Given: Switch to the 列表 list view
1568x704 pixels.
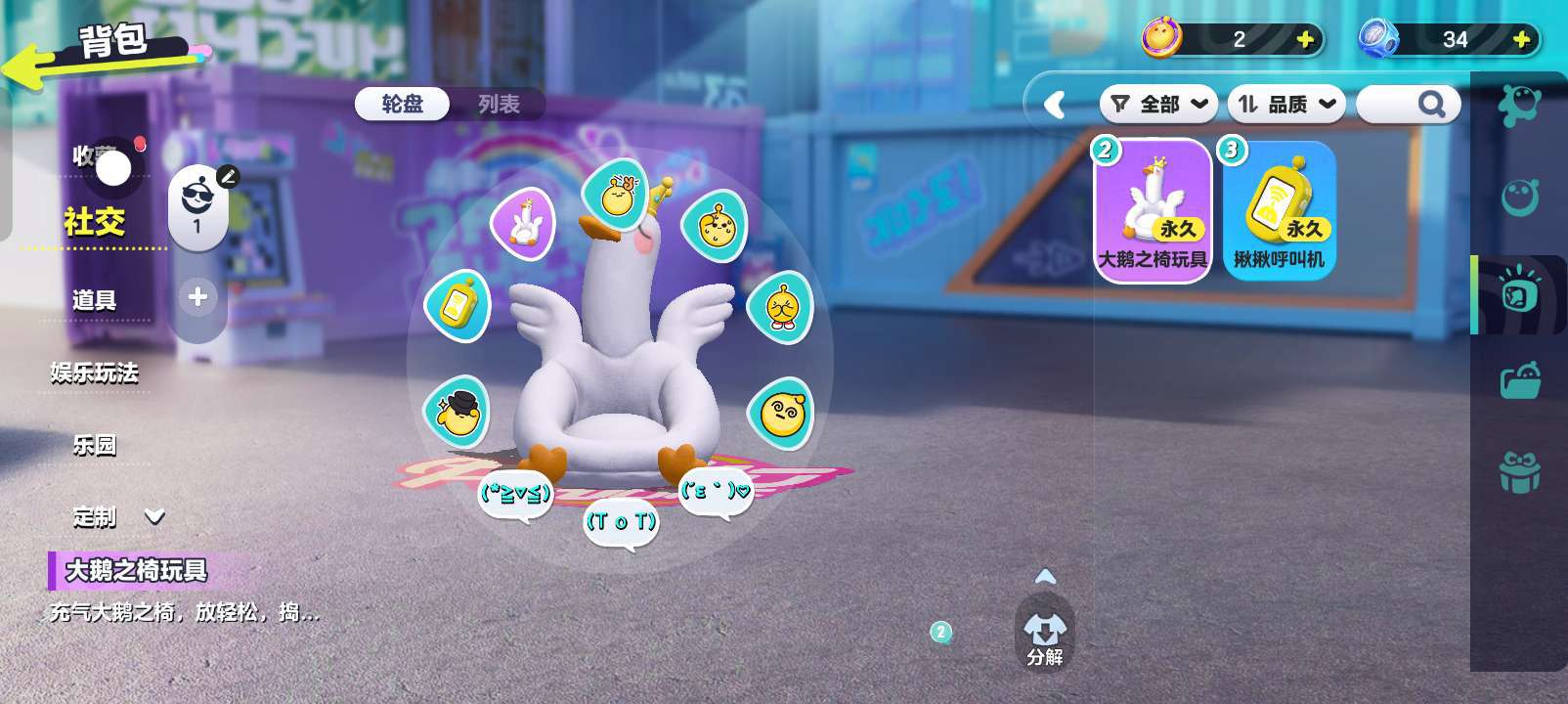Looking at the screenshot, I should (x=499, y=104).
